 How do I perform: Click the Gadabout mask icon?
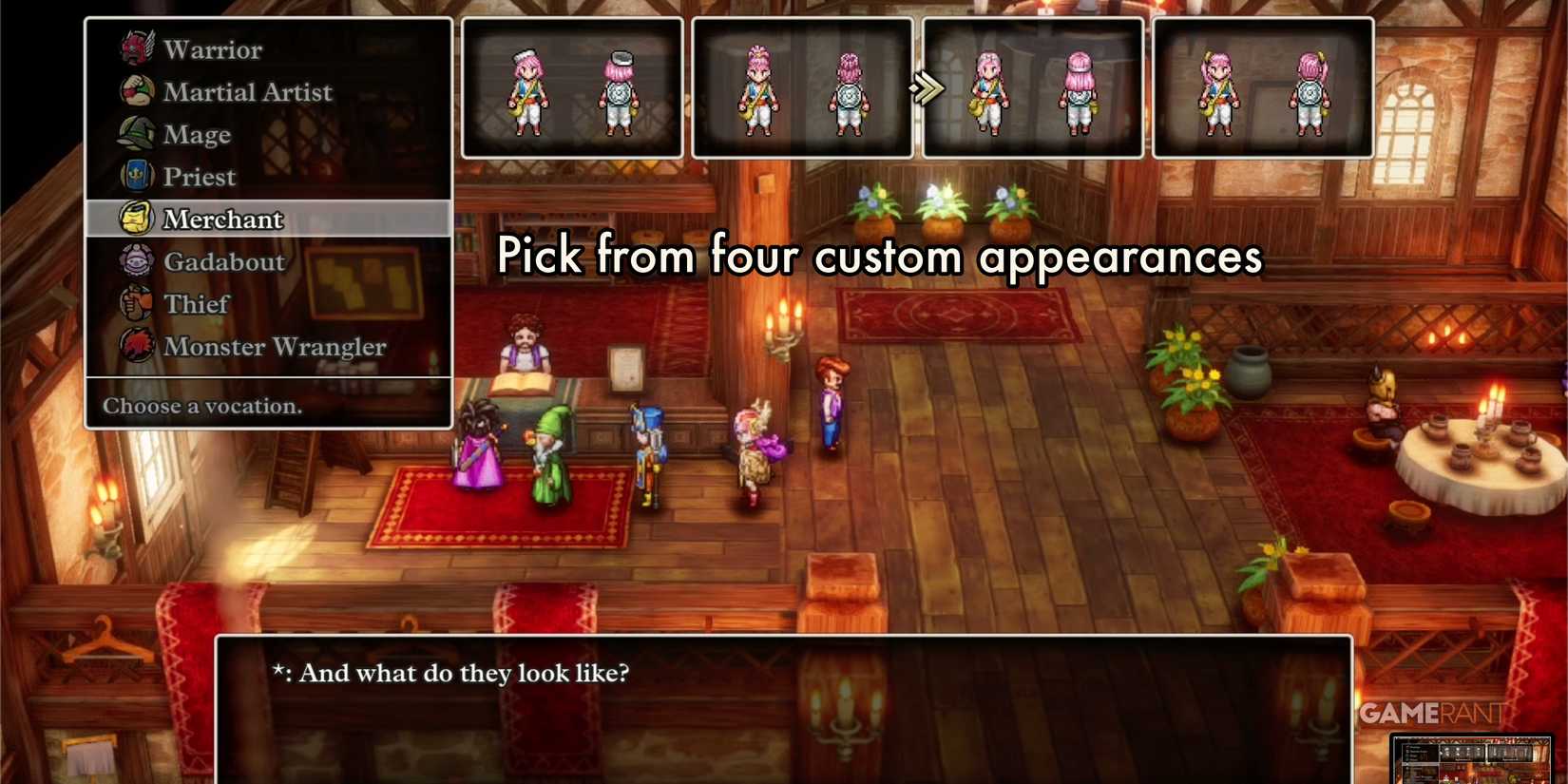(x=137, y=260)
